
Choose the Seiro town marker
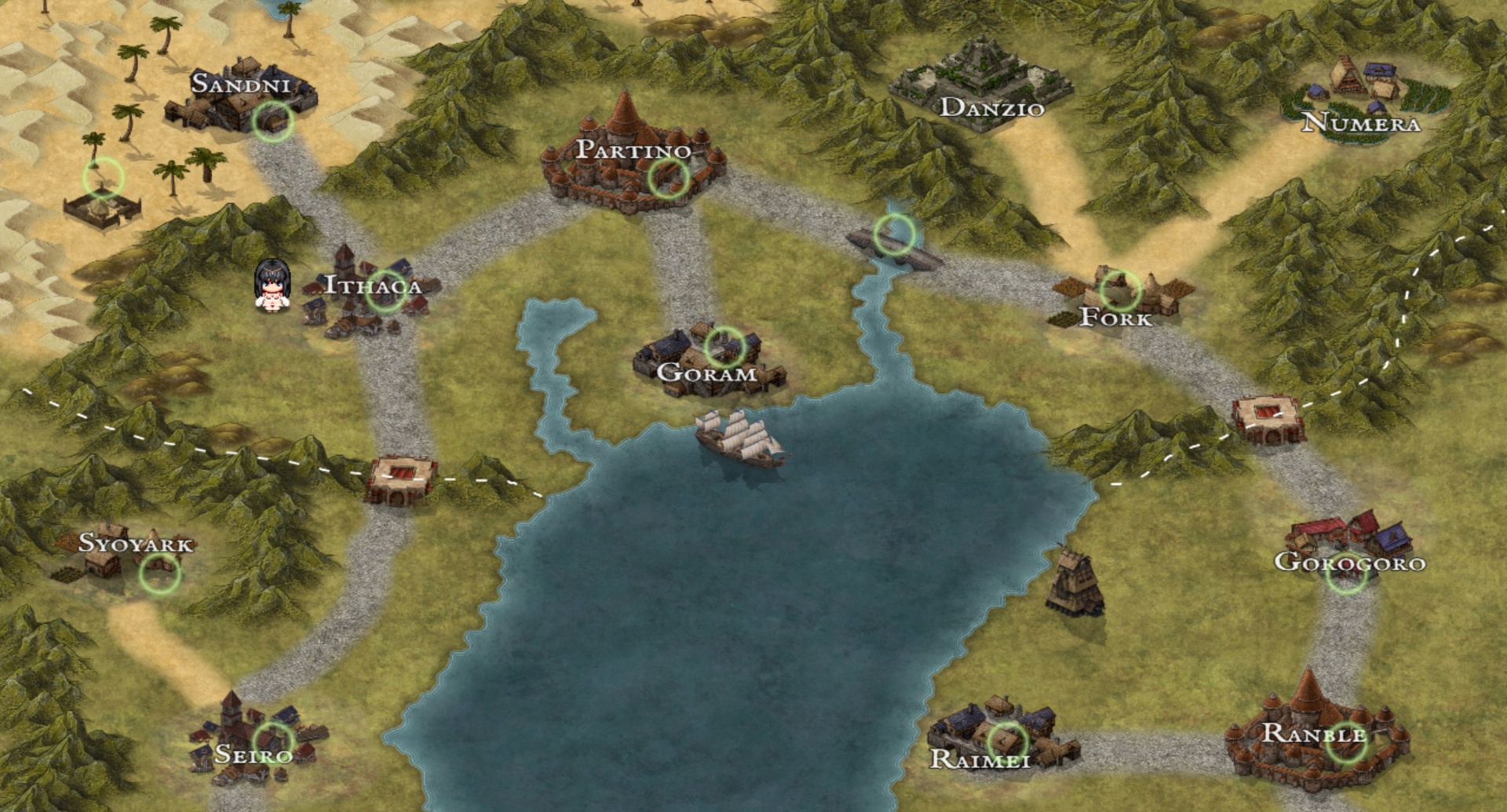(274, 740)
